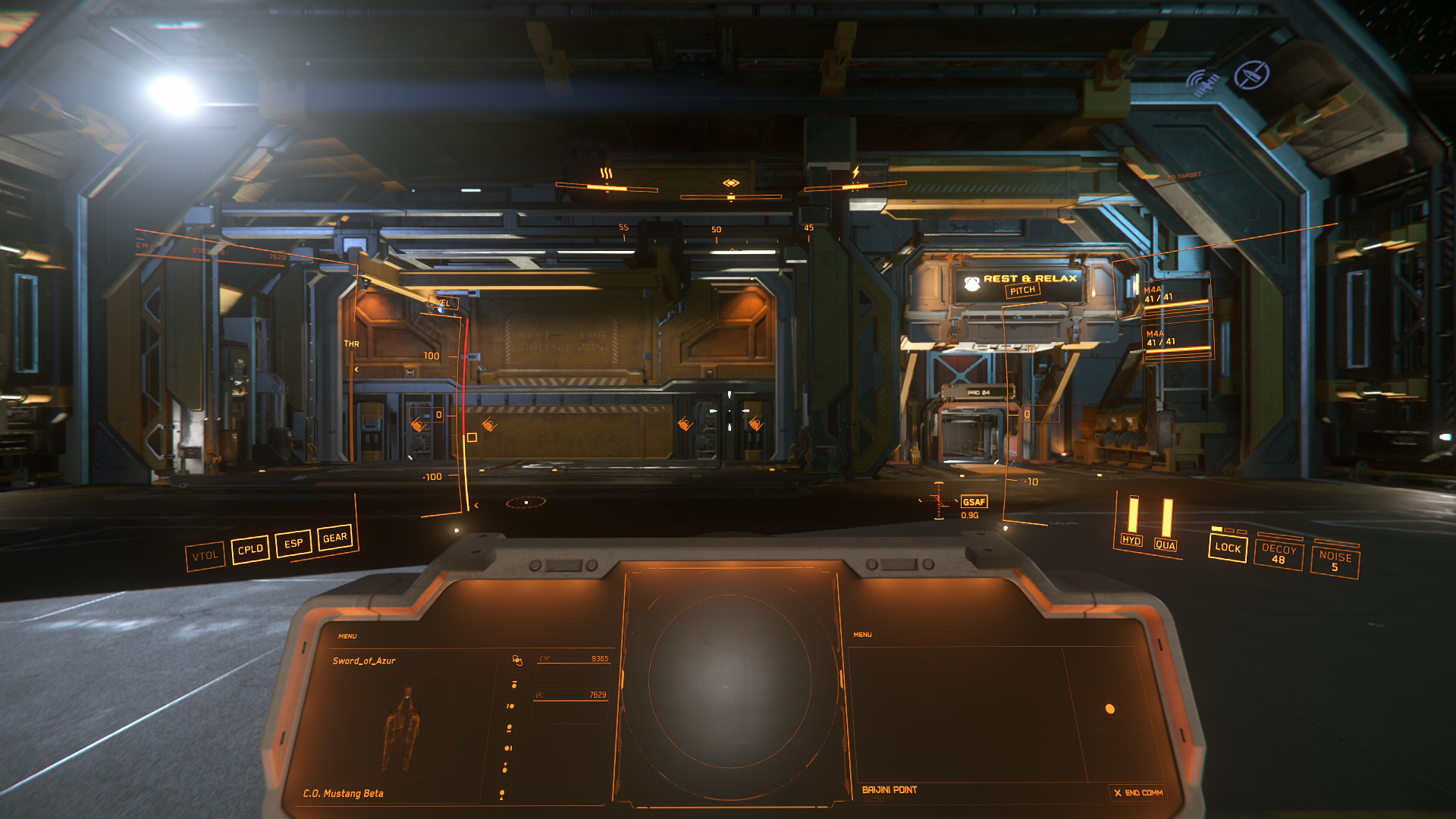Select the DECOY countermeasure
This screenshot has height=819, width=1456.
coord(1279,554)
